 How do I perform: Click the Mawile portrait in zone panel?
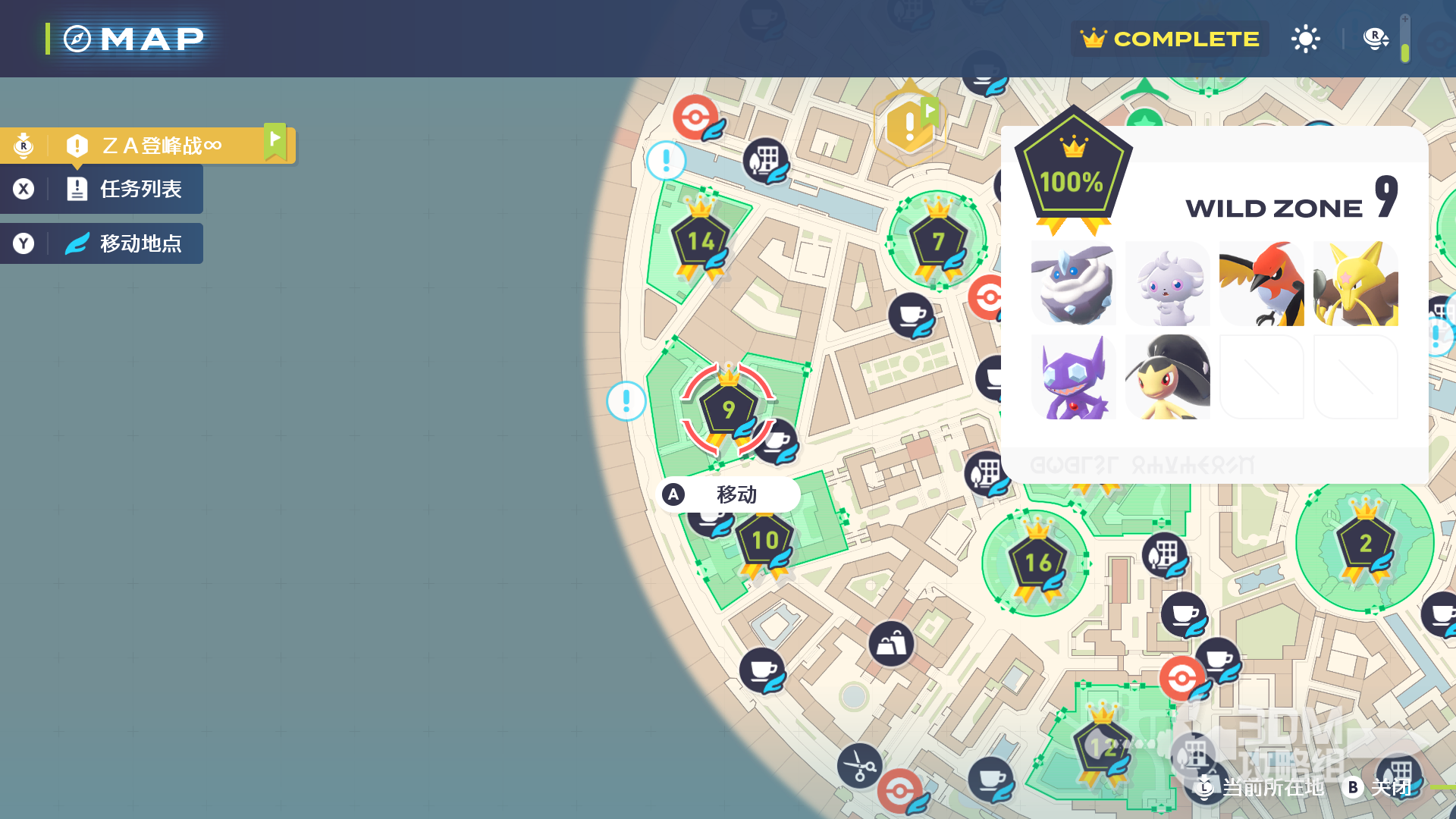1167,378
